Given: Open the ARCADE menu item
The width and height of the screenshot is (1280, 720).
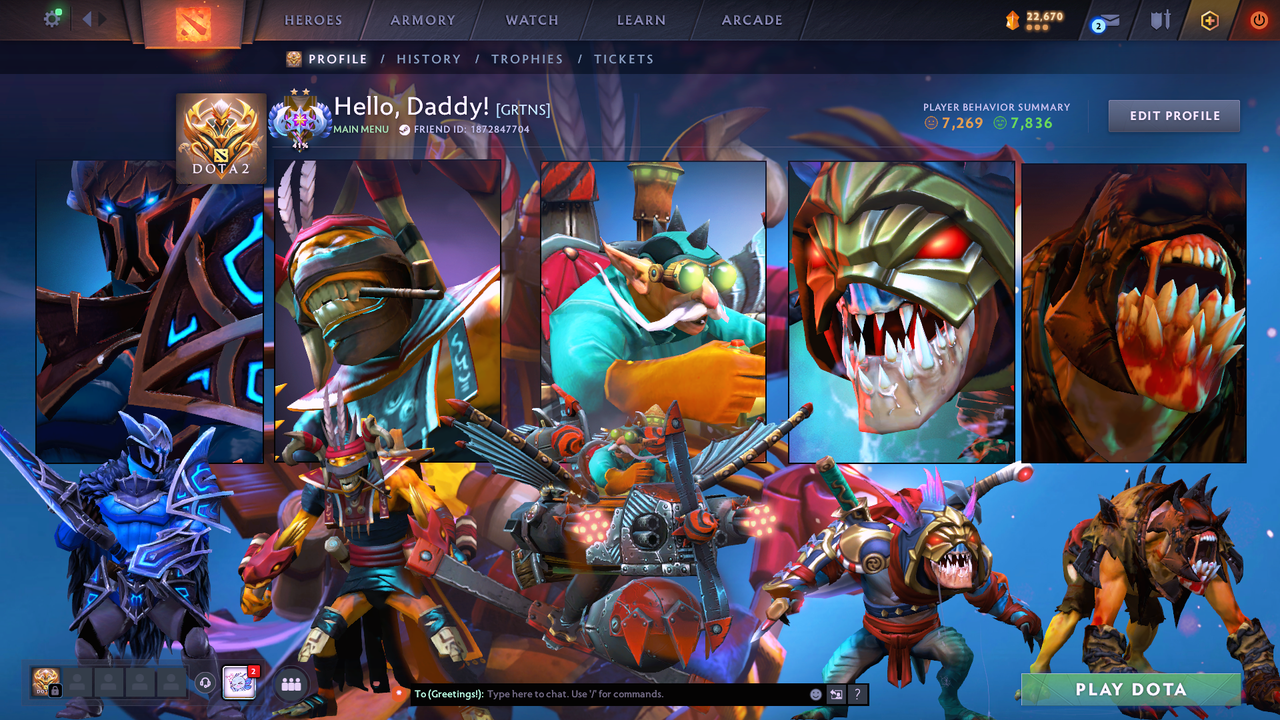Looking at the screenshot, I should coord(751,20).
